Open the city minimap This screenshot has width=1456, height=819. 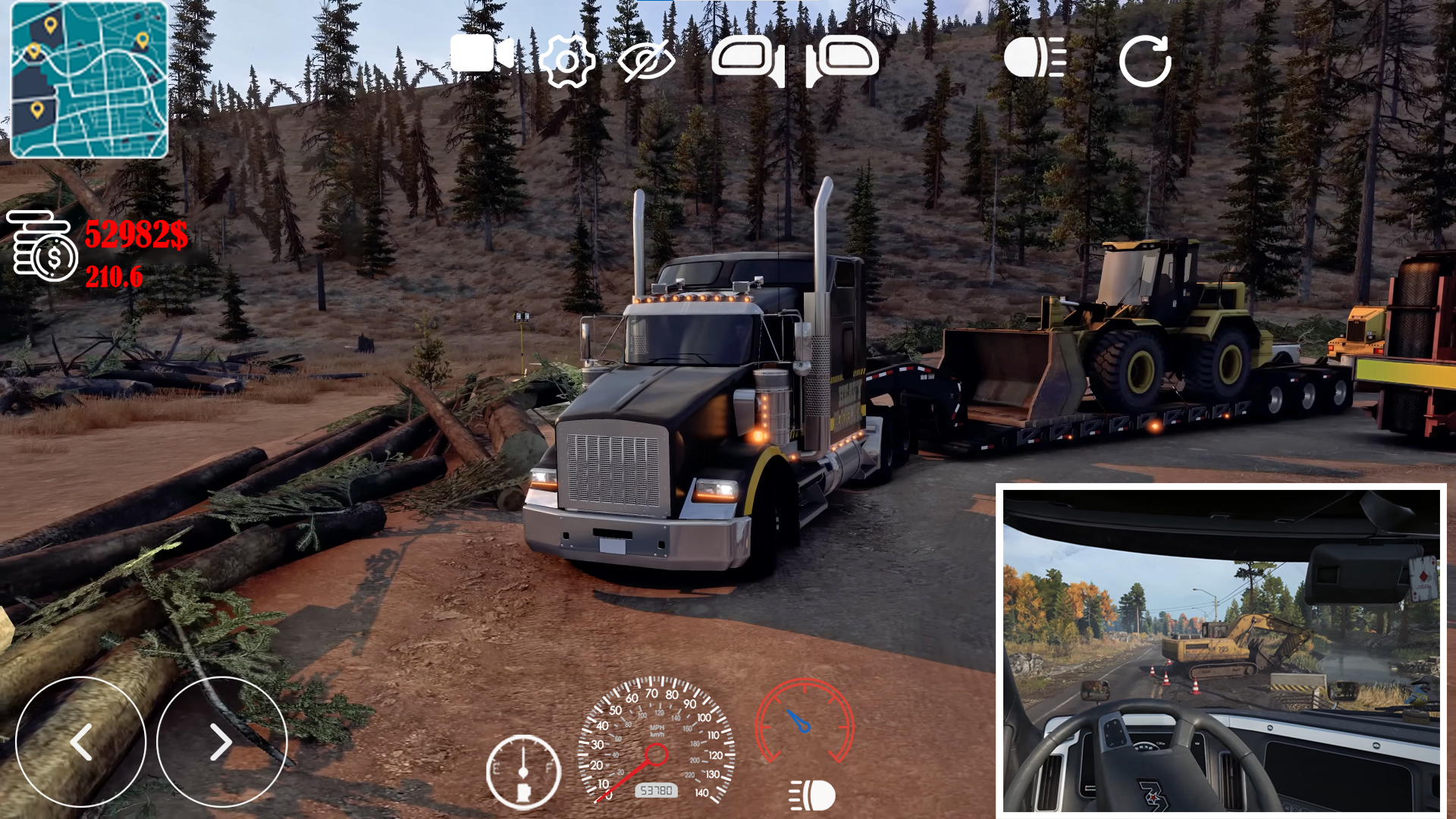(x=89, y=80)
